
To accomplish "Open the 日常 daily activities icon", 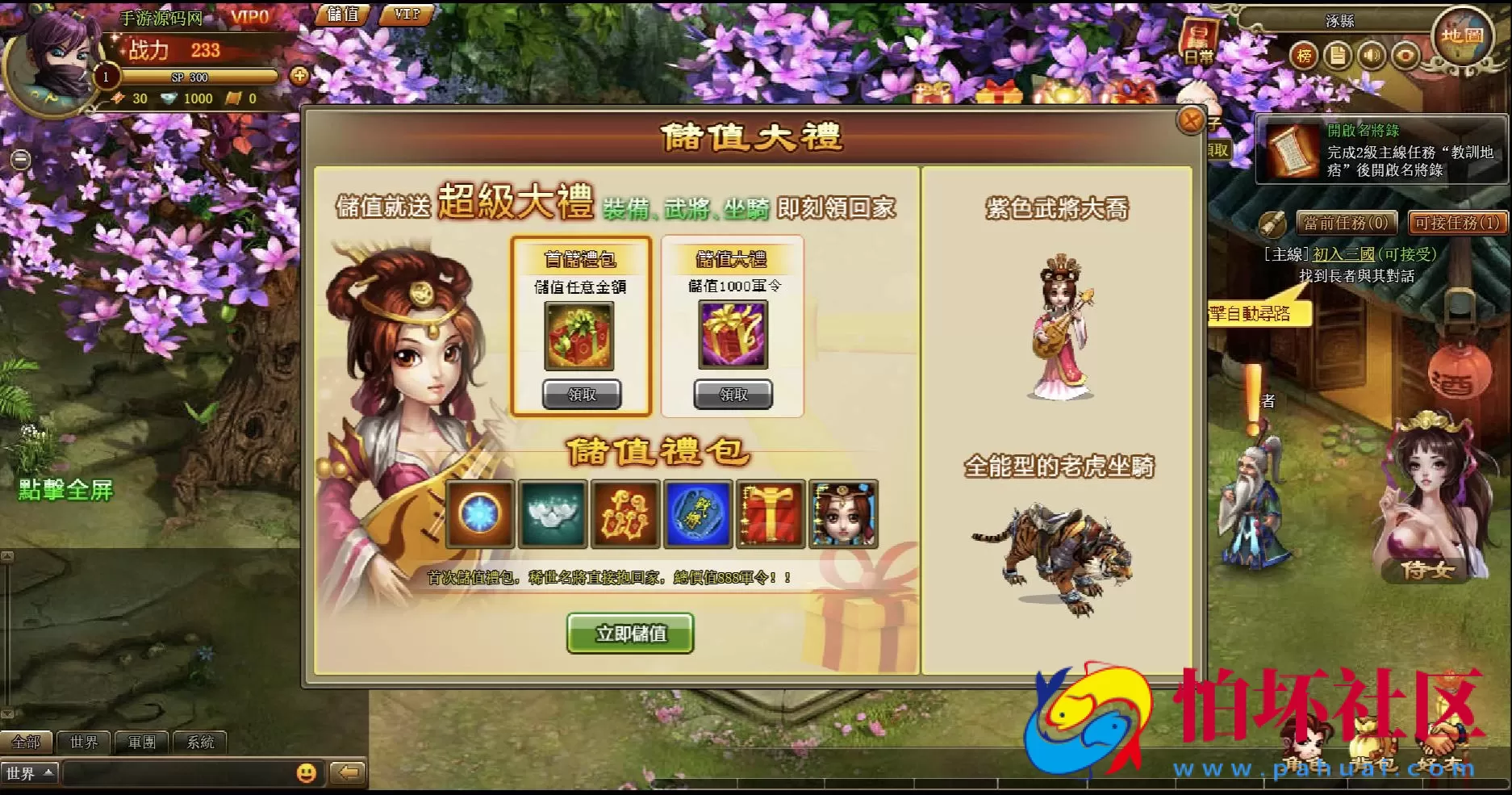I will [1198, 39].
